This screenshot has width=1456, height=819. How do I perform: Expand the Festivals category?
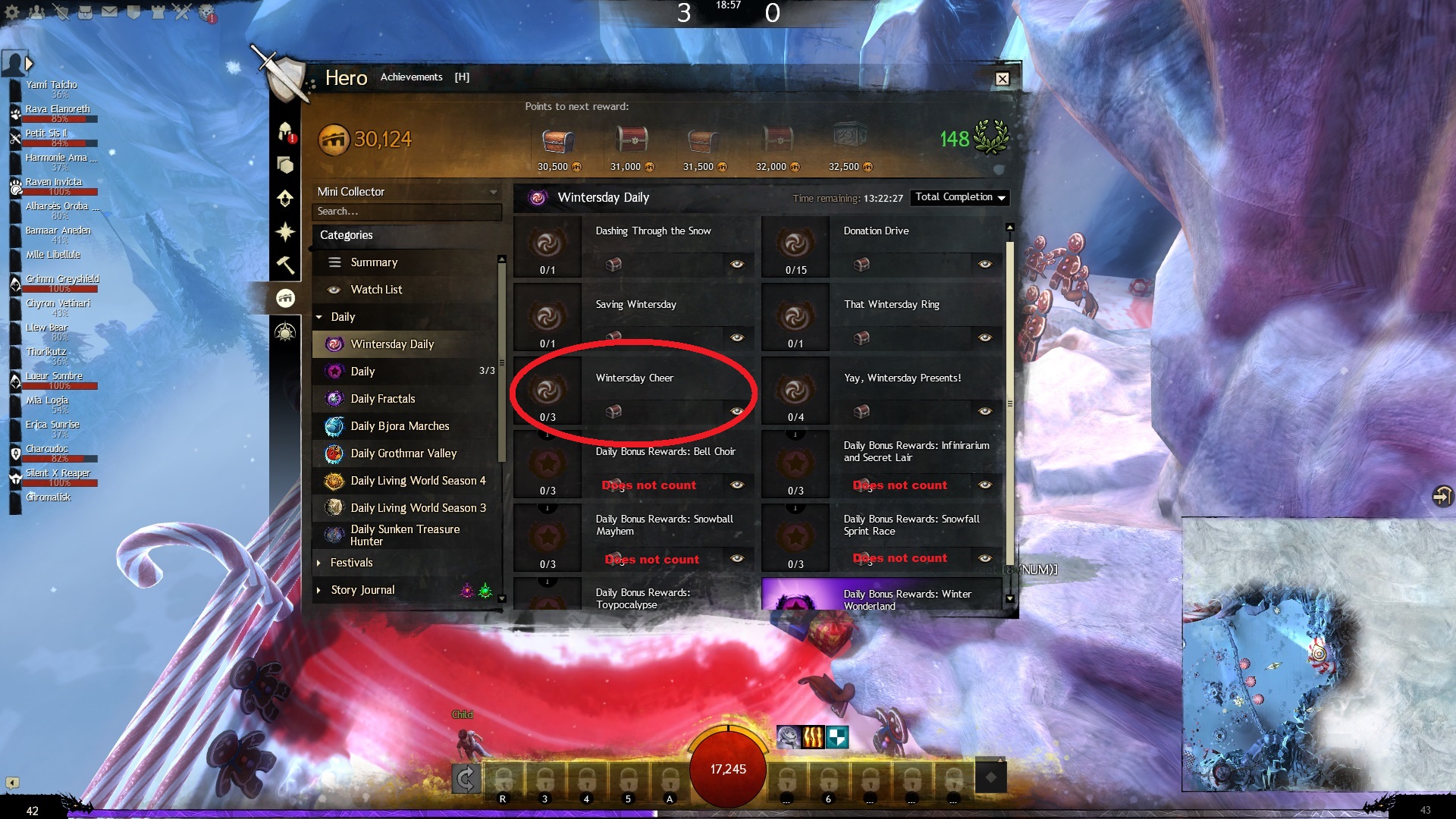pos(351,563)
